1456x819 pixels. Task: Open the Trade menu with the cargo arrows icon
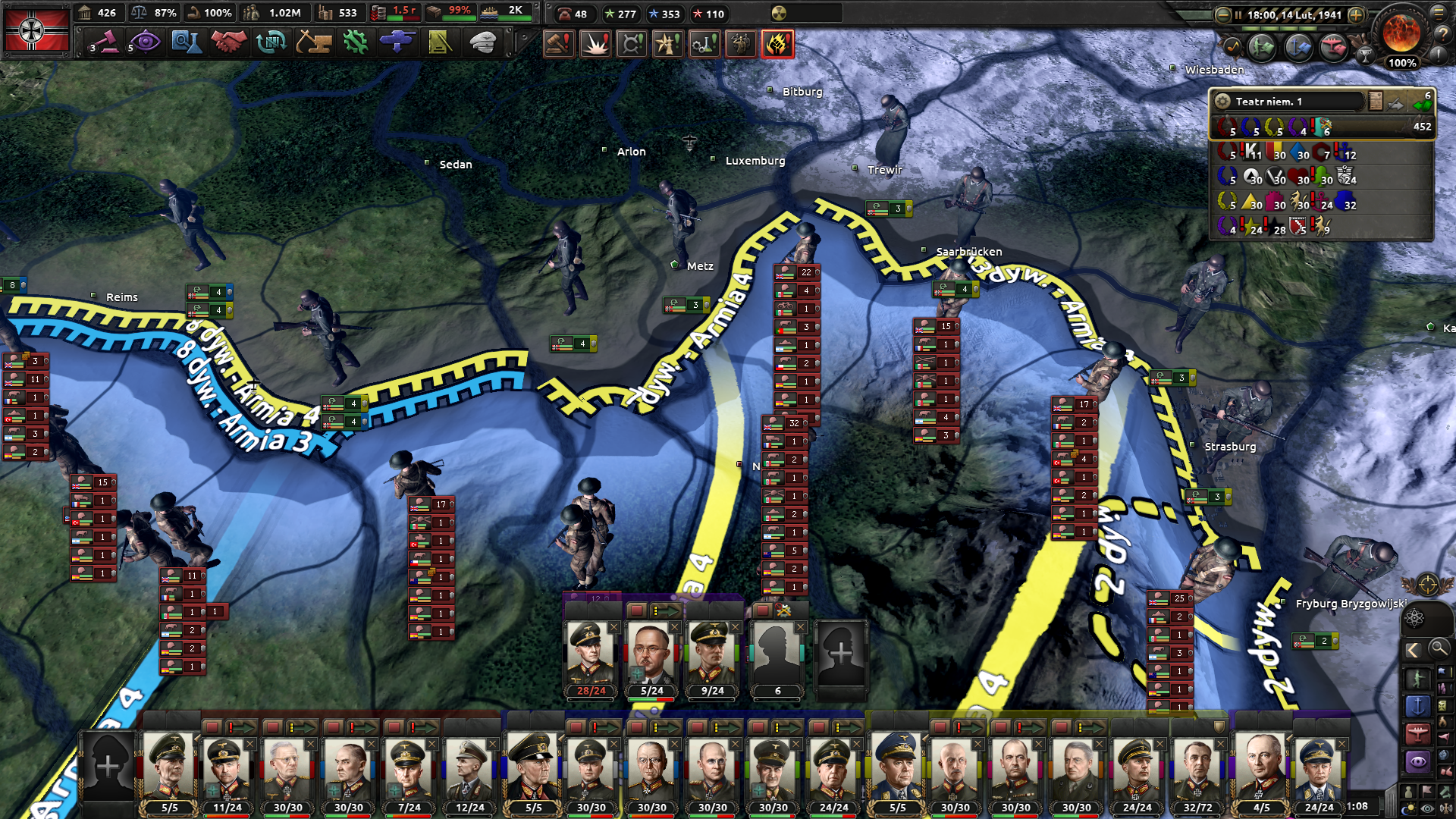(271, 42)
